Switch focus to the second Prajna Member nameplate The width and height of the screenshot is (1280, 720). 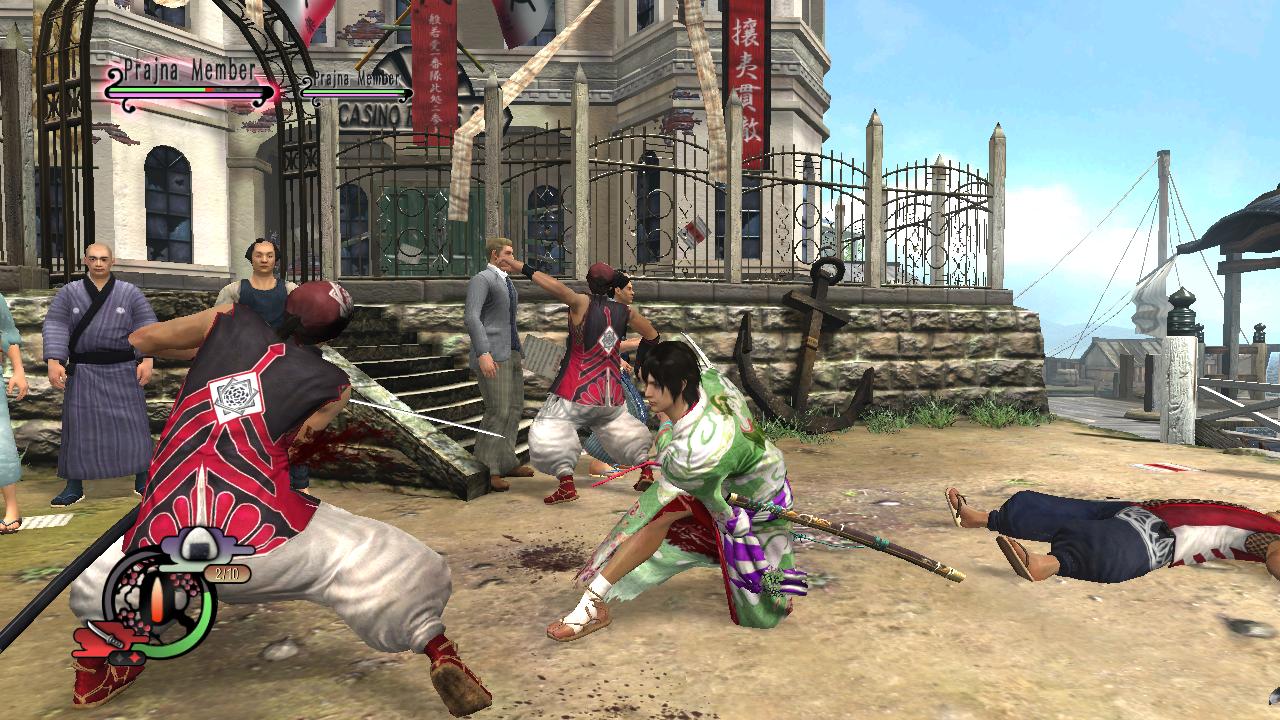pyautogui.click(x=356, y=78)
